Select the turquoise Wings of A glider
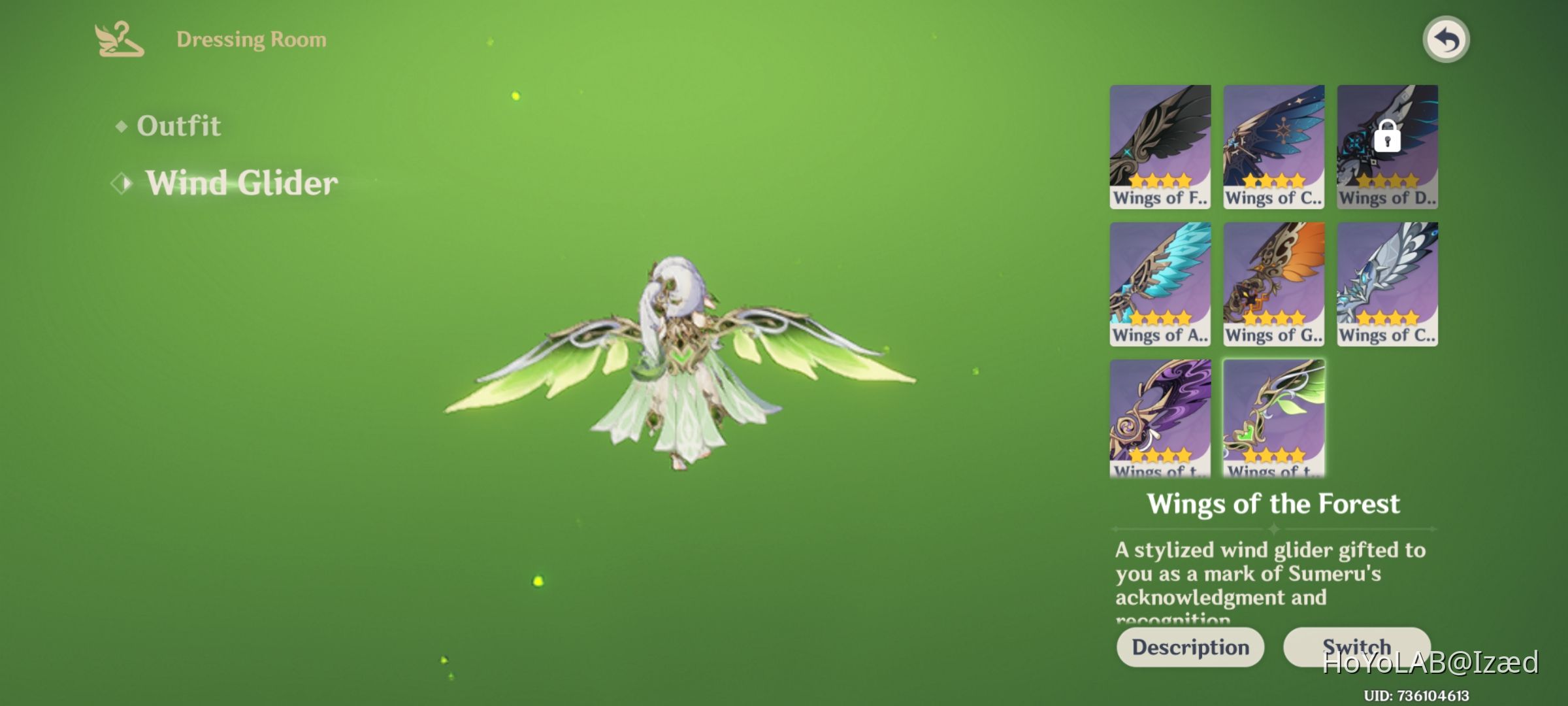1568x706 pixels. (x=1160, y=284)
